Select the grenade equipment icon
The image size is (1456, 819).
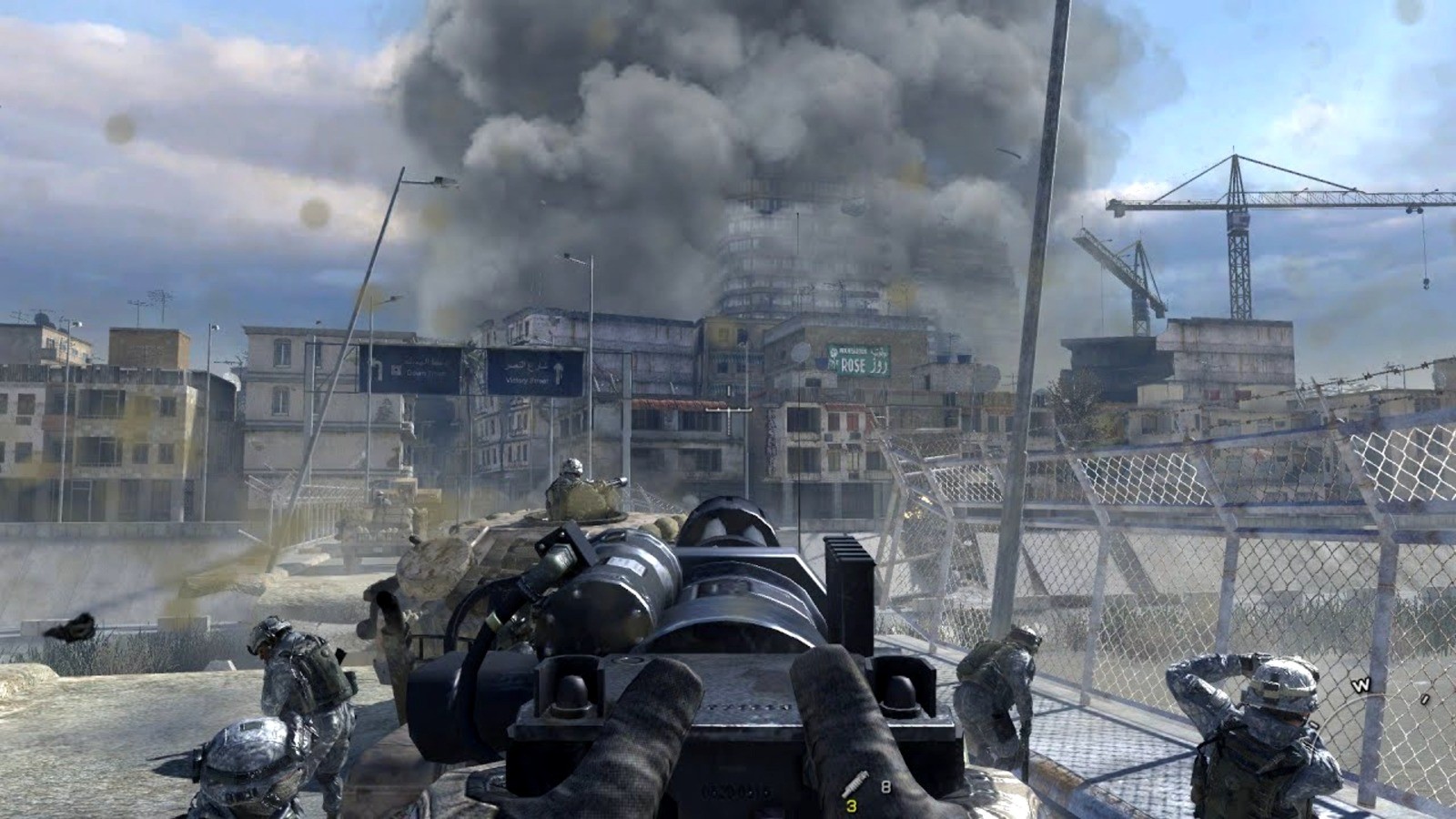click(854, 785)
